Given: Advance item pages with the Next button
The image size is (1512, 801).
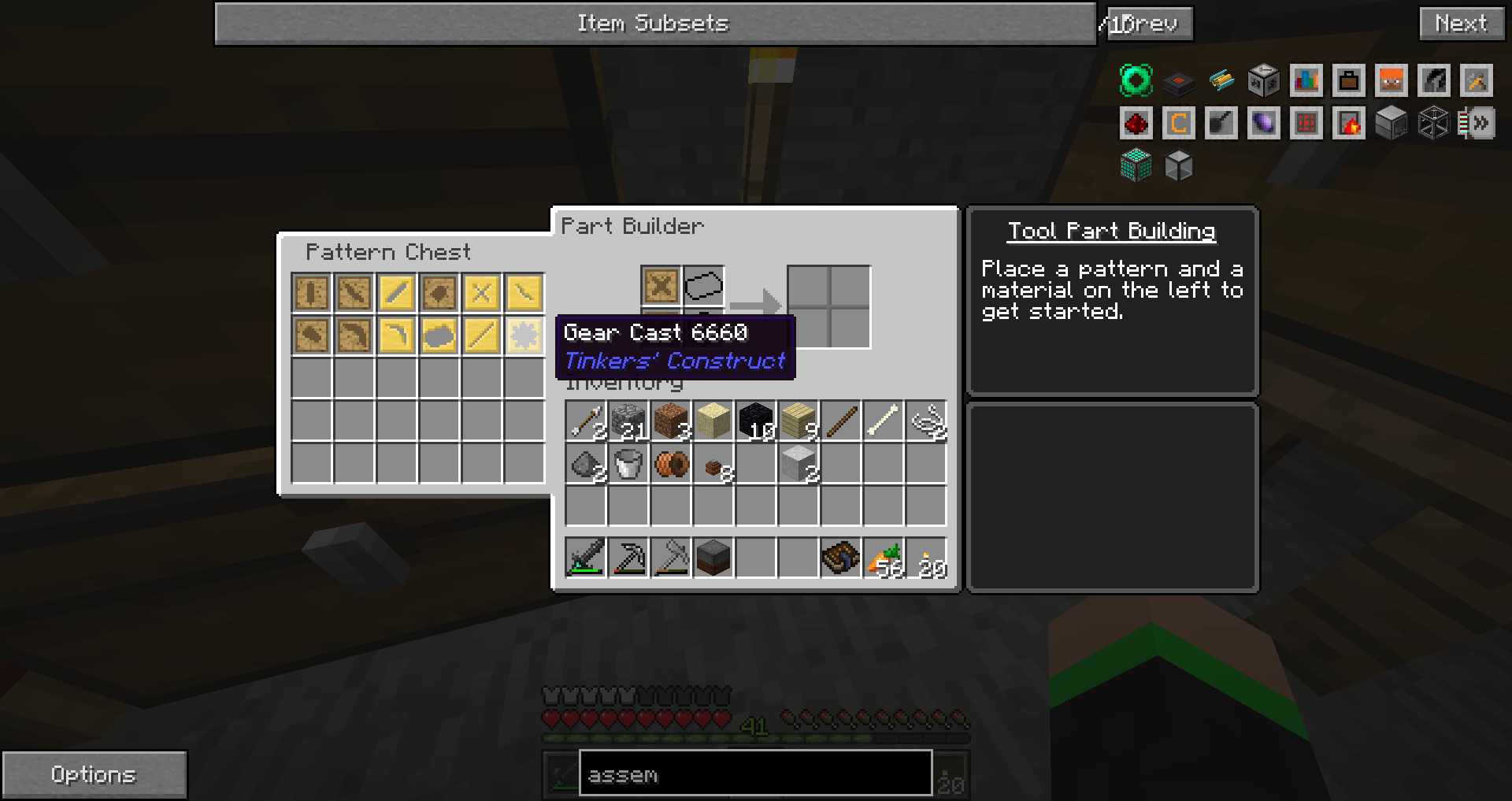Looking at the screenshot, I should [1461, 23].
